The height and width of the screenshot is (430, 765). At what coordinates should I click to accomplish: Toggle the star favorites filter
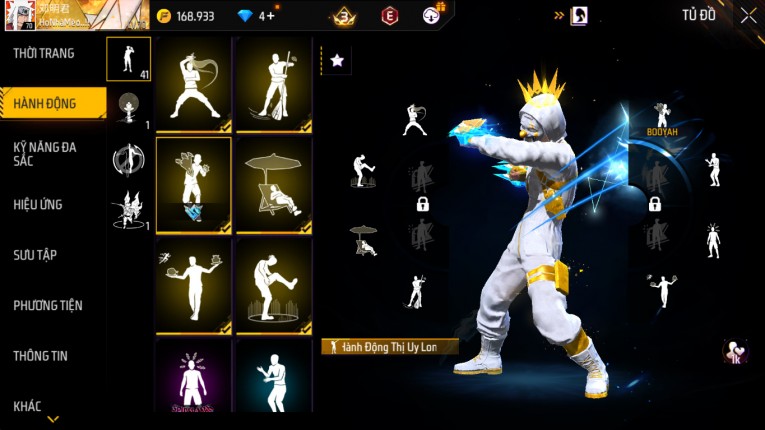(337, 61)
